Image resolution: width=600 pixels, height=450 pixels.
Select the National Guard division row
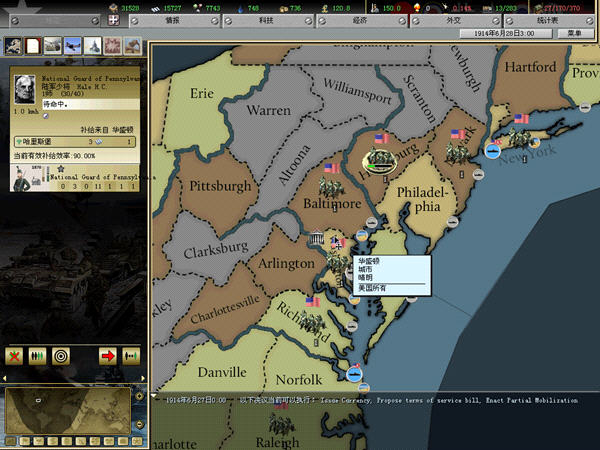(75, 175)
